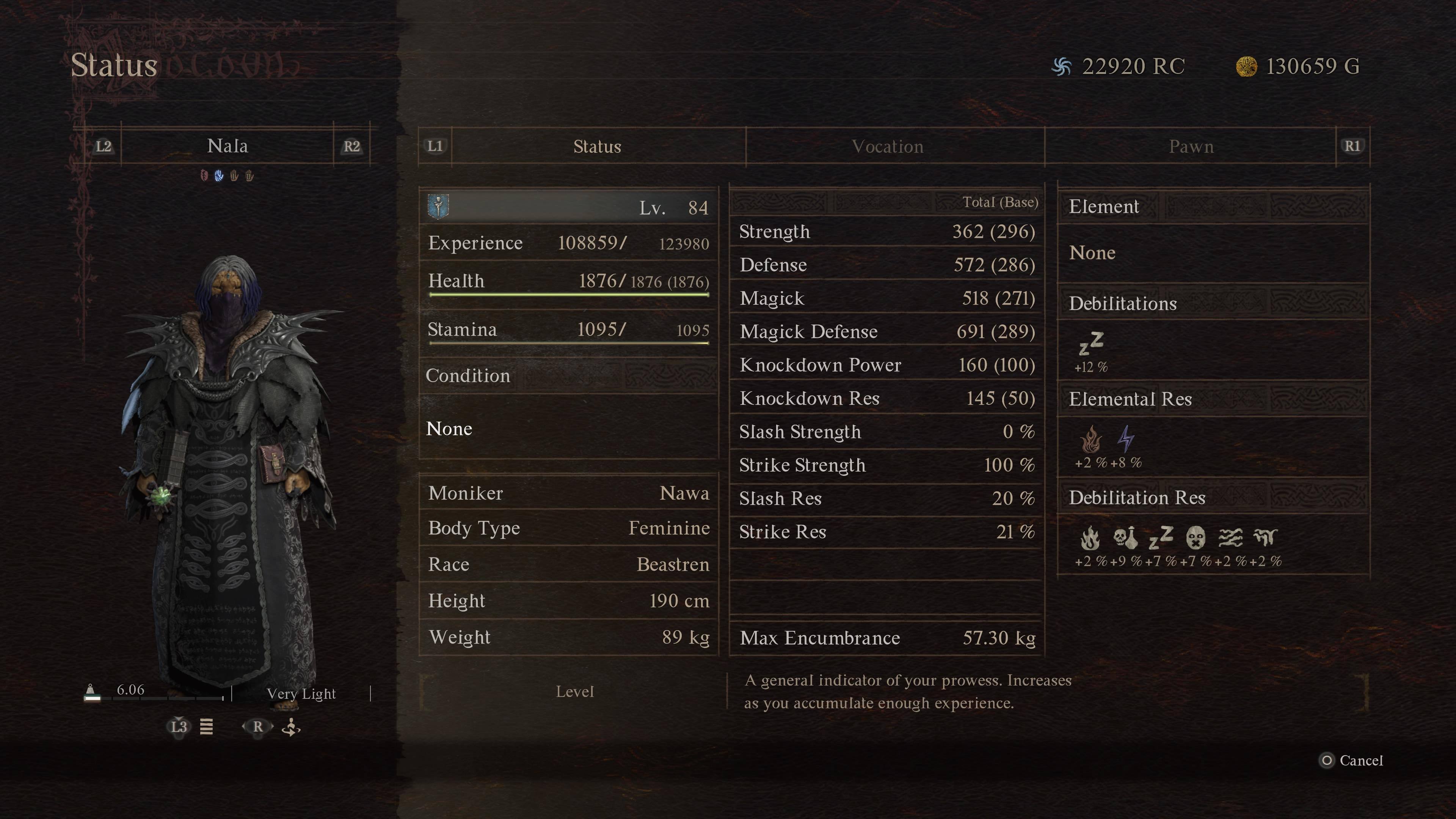Highlight the Magick Defense row
This screenshot has height=819, width=1456.
pyautogui.click(x=886, y=332)
